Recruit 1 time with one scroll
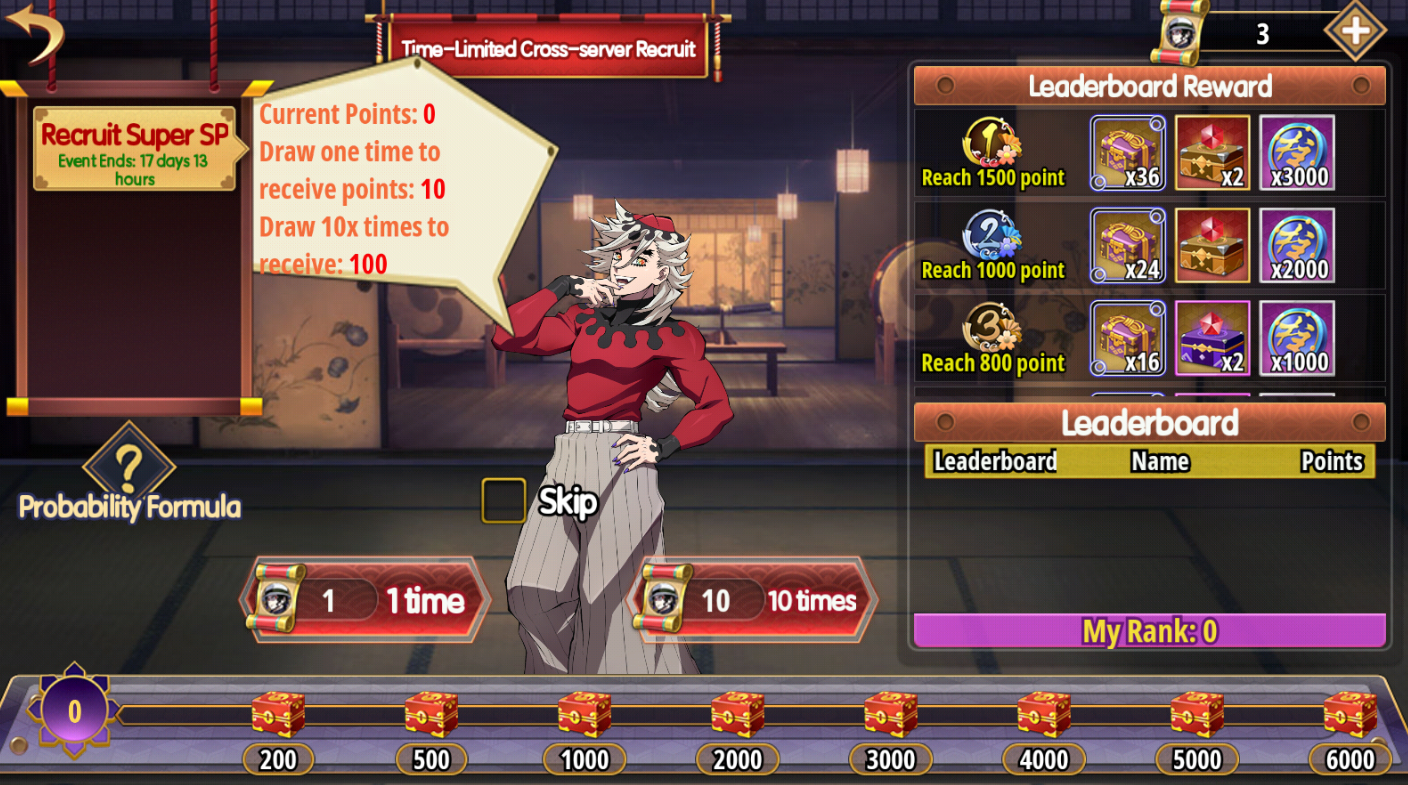Image resolution: width=1408 pixels, height=785 pixels. coord(367,600)
